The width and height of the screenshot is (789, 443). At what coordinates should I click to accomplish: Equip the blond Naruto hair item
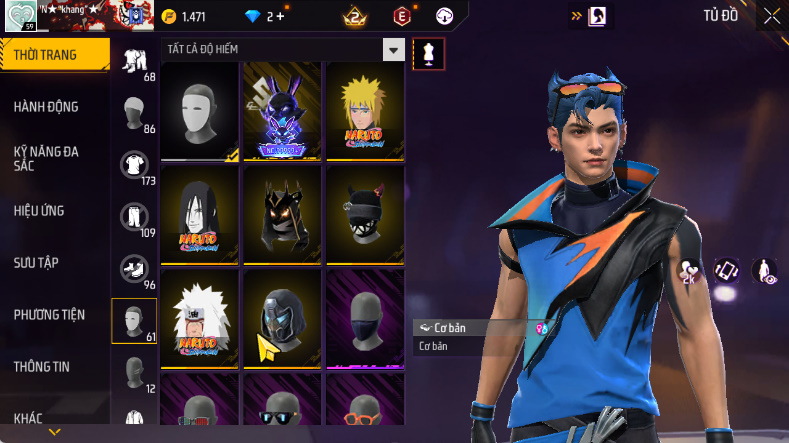(x=364, y=110)
